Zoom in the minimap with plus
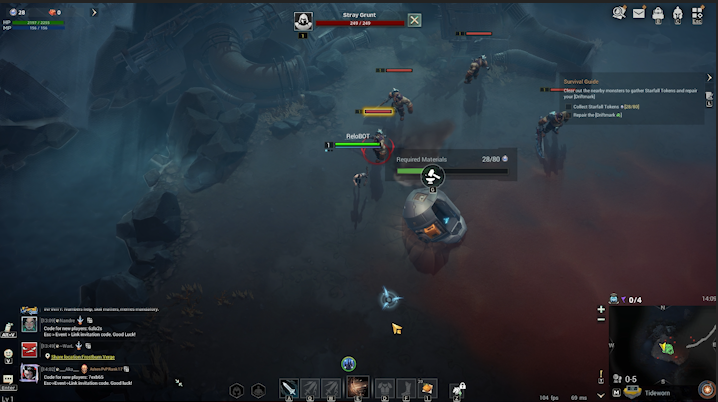The width and height of the screenshot is (718, 402). click(x=601, y=310)
